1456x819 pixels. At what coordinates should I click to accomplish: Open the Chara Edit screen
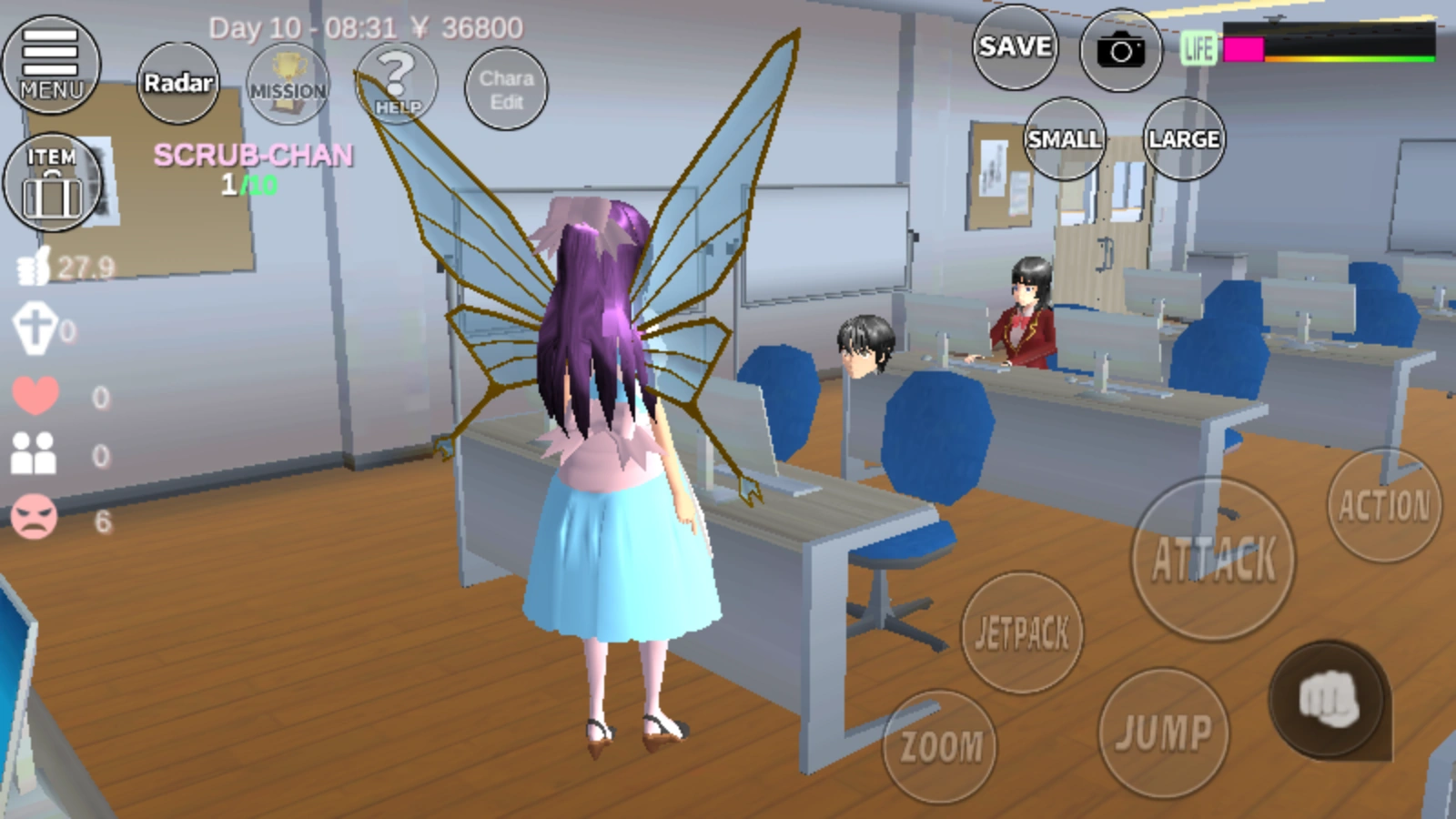tap(506, 86)
